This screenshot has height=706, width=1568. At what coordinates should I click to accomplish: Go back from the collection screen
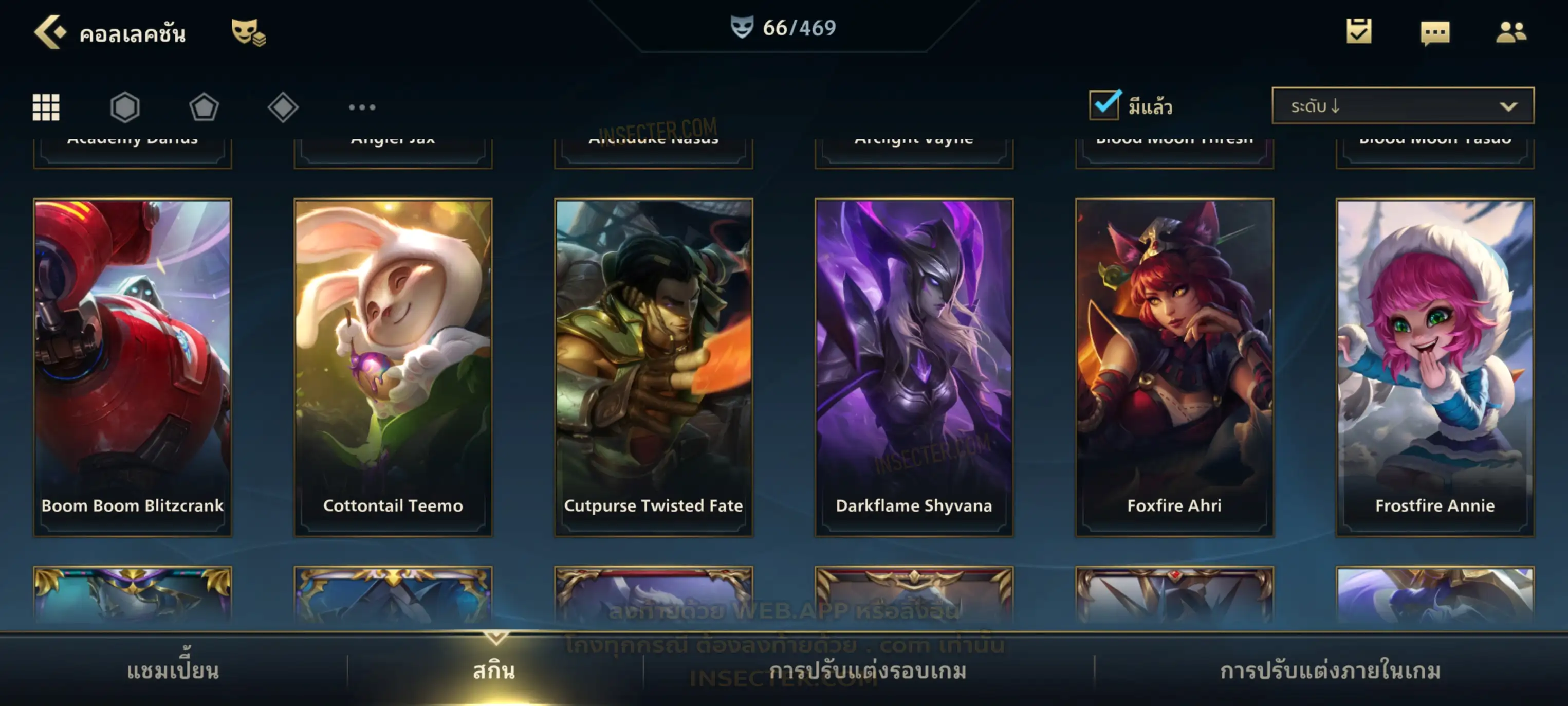[49, 32]
